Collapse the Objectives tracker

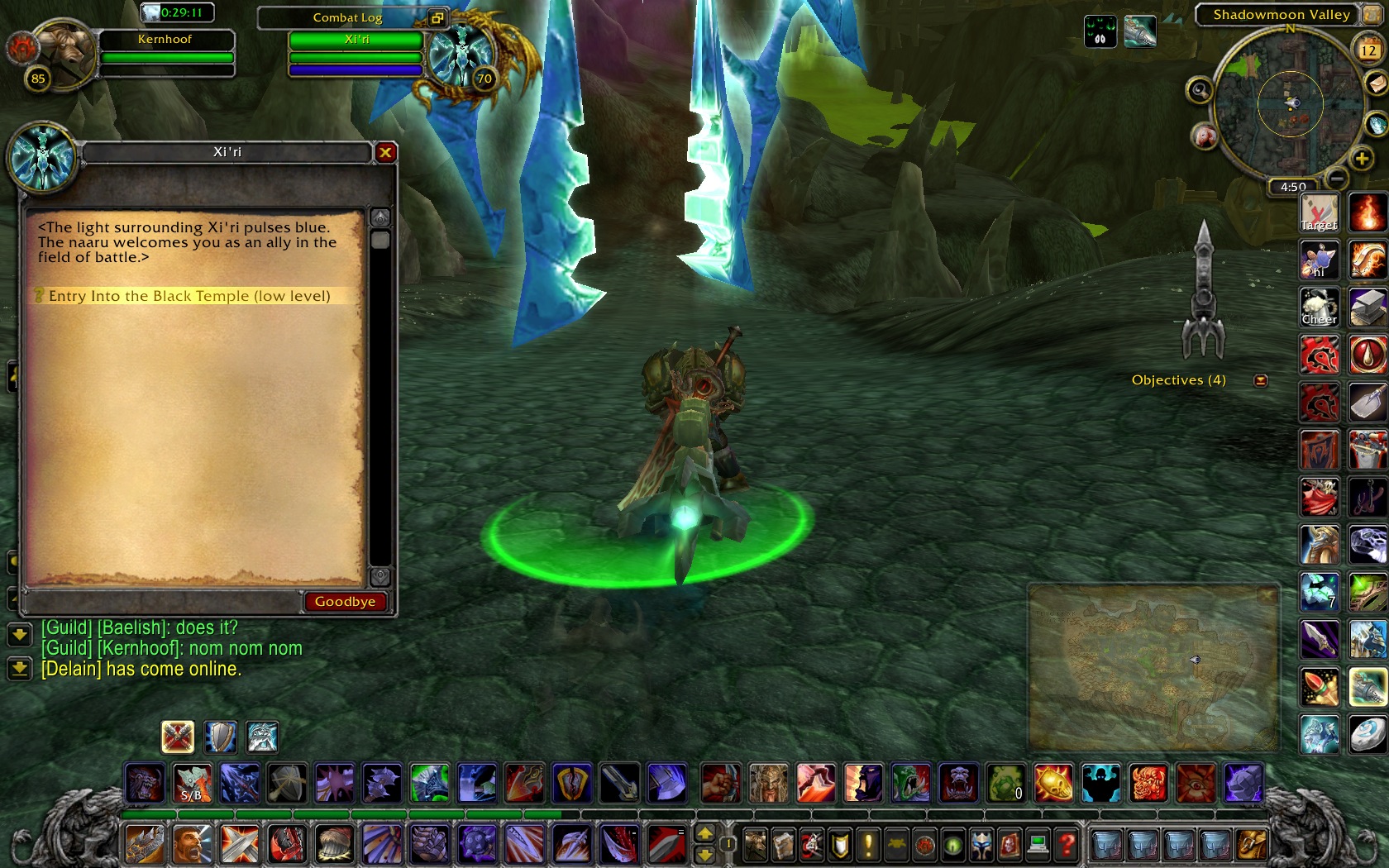pos(1261,380)
